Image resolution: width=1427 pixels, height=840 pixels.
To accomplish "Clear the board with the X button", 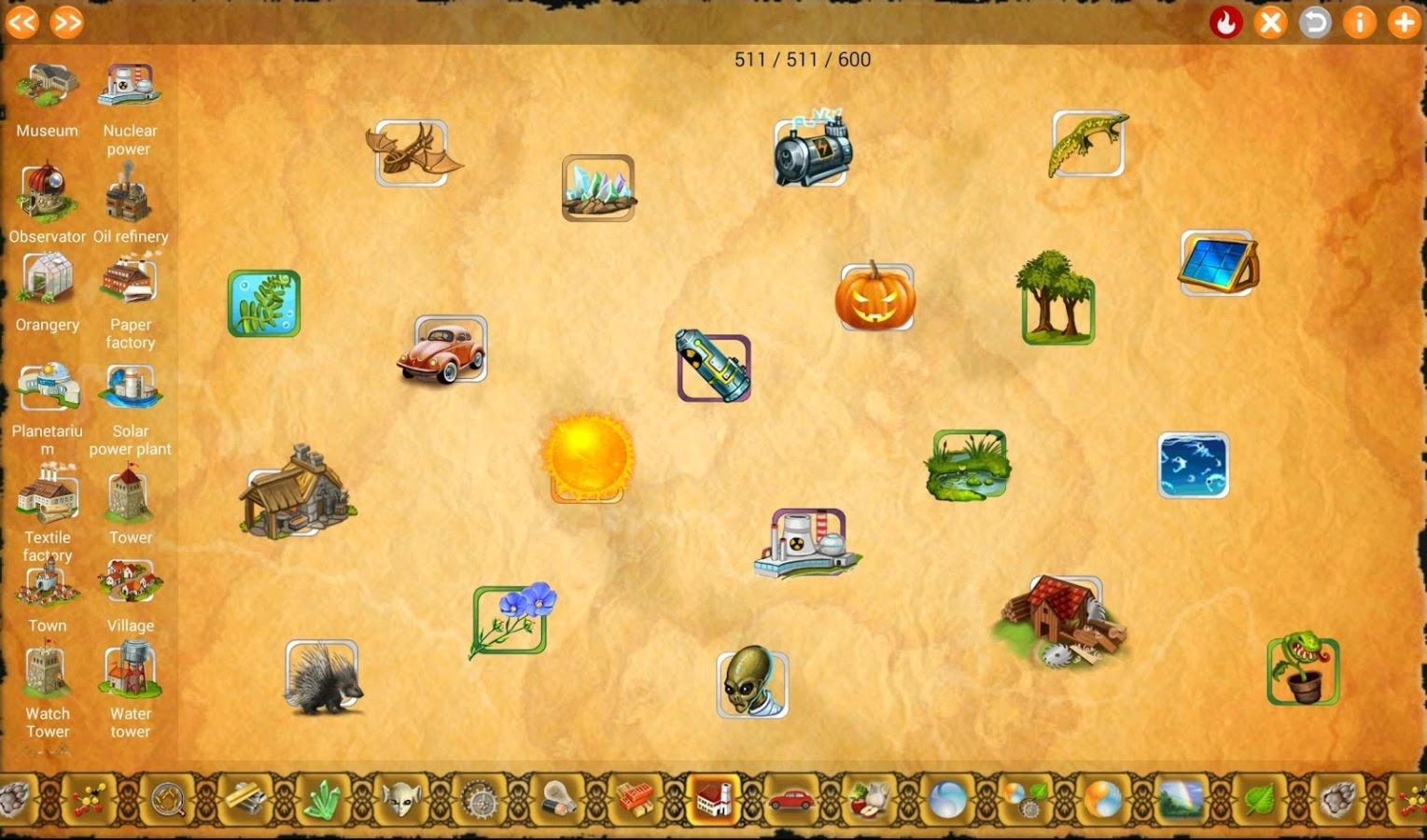I will (1270, 22).
